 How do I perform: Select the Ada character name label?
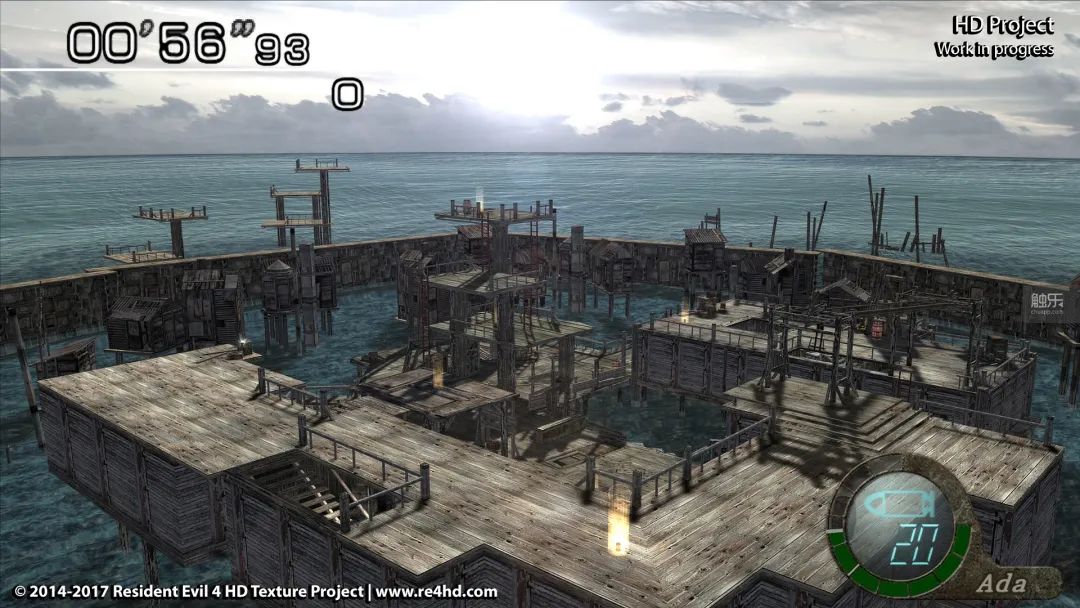pyautogui.click(x=1001, y=583)
